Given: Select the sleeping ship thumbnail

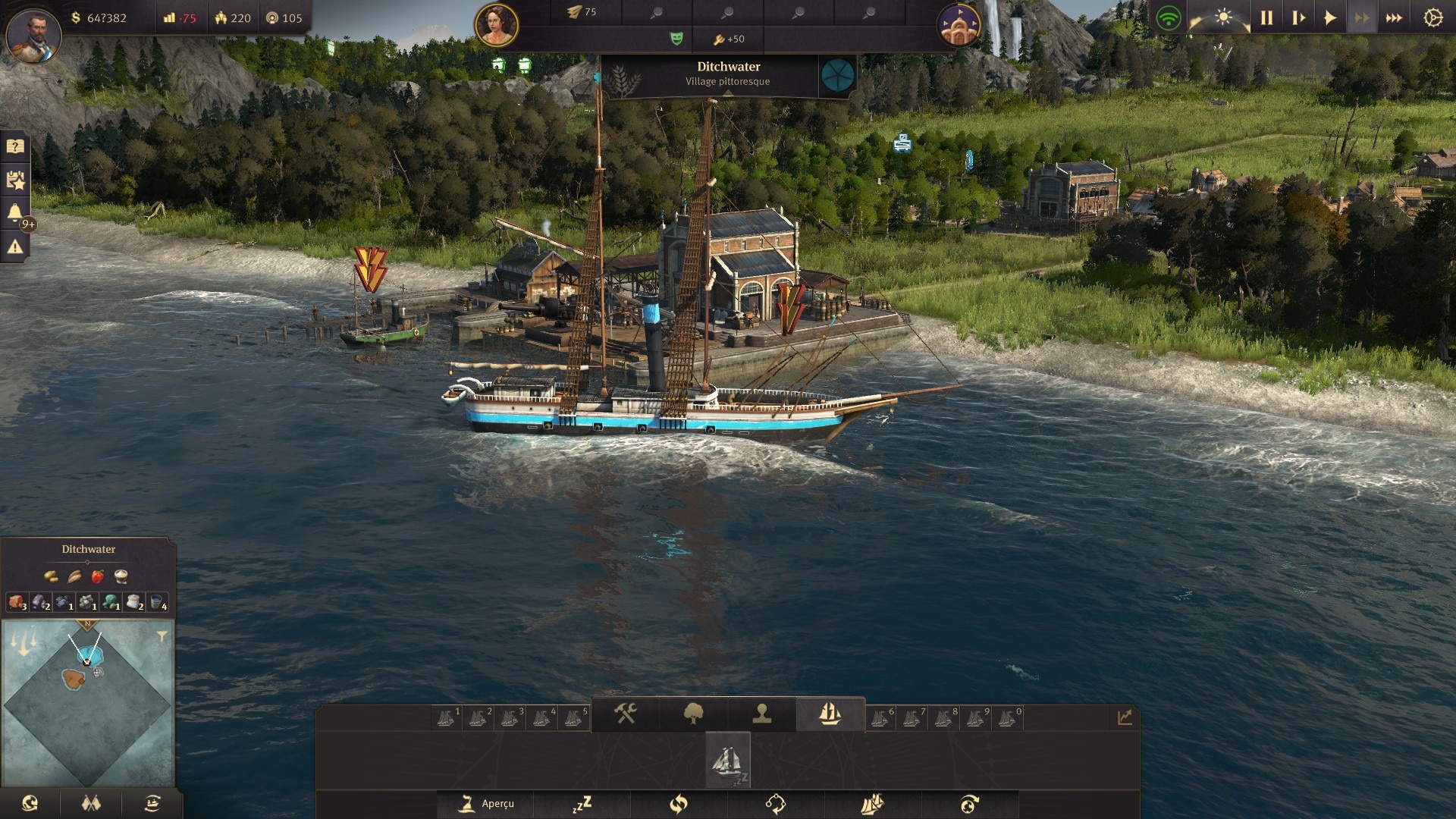Looking at the screenshot, I should 728,760.
